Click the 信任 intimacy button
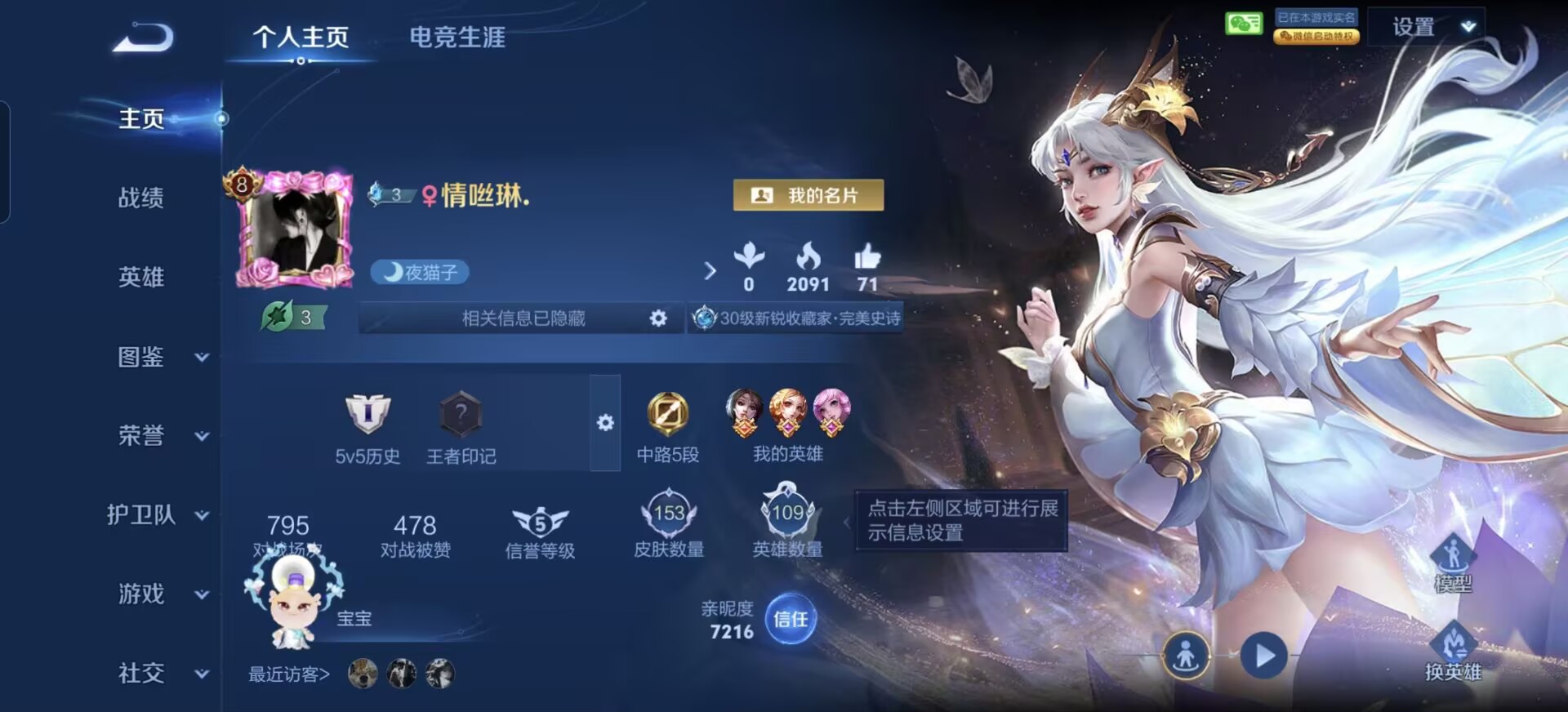Screen dimensions: 1568x712 pos(790,619)
